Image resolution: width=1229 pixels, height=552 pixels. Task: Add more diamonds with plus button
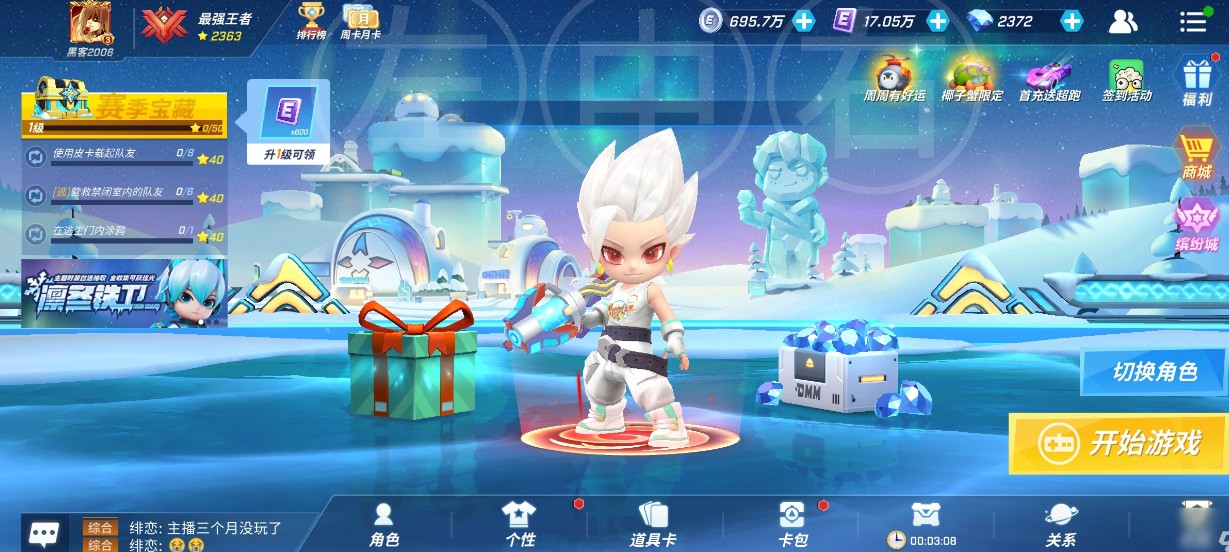(1071, 21)
